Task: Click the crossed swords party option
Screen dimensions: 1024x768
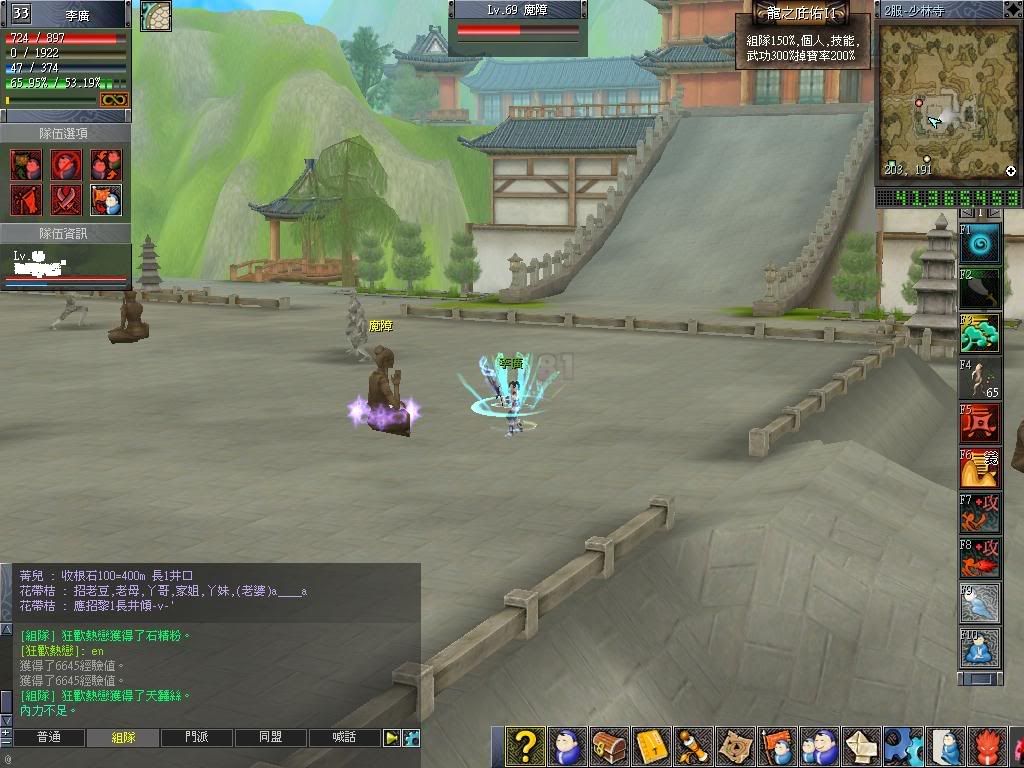Action: 66,200
